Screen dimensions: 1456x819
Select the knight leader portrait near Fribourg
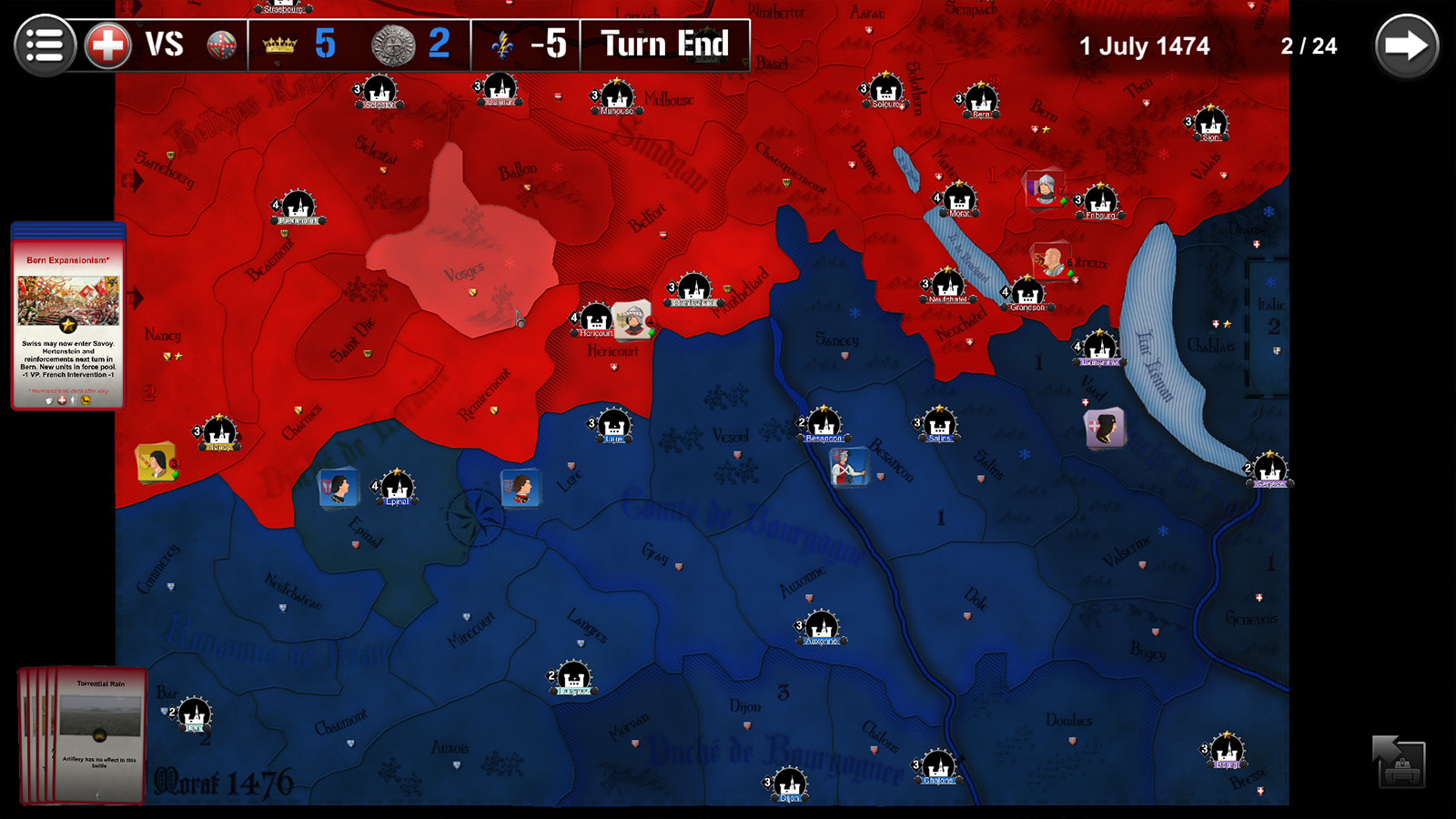click(1044, 191)
